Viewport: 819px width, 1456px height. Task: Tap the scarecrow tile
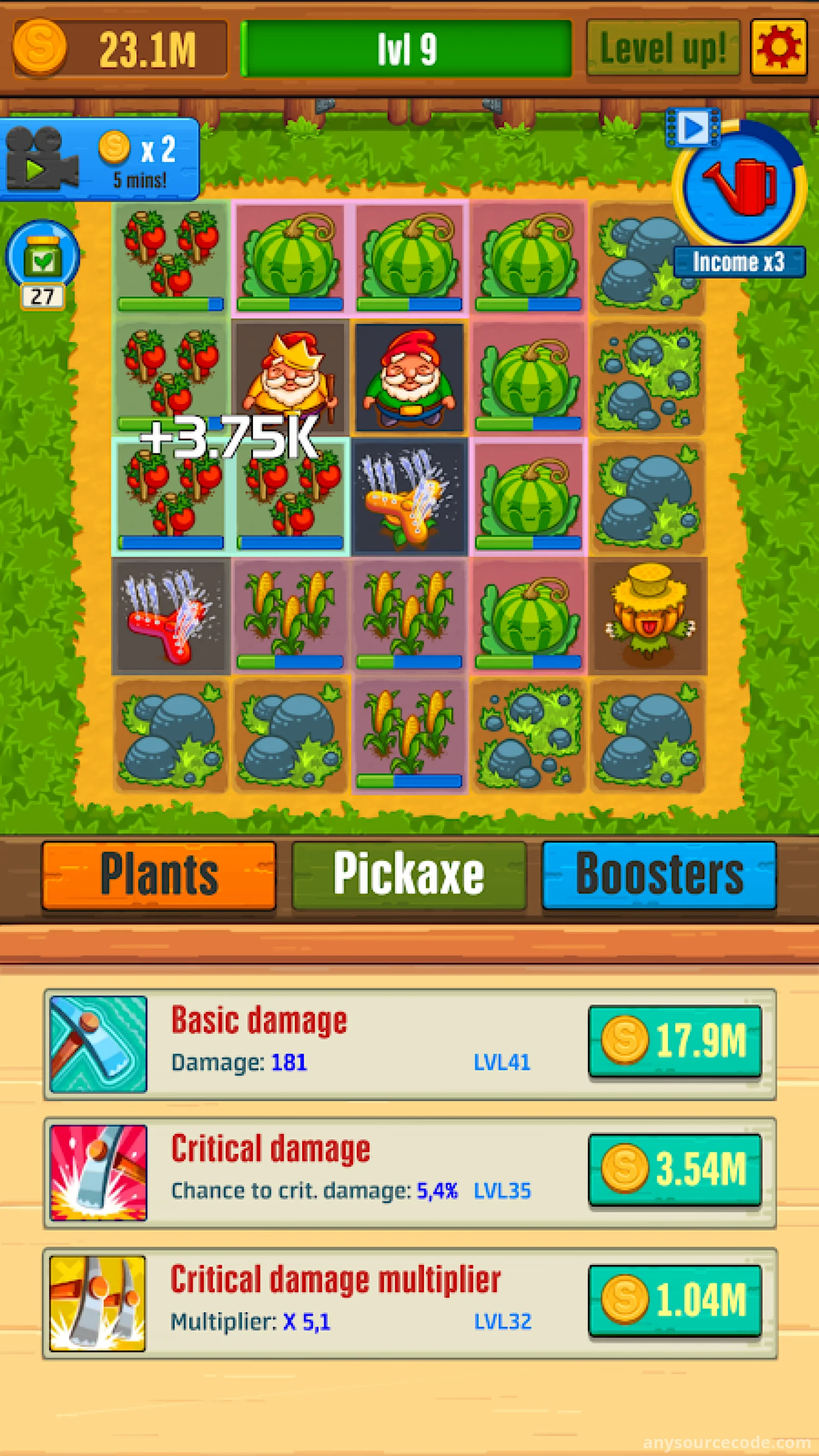click(x=648, y=615)
